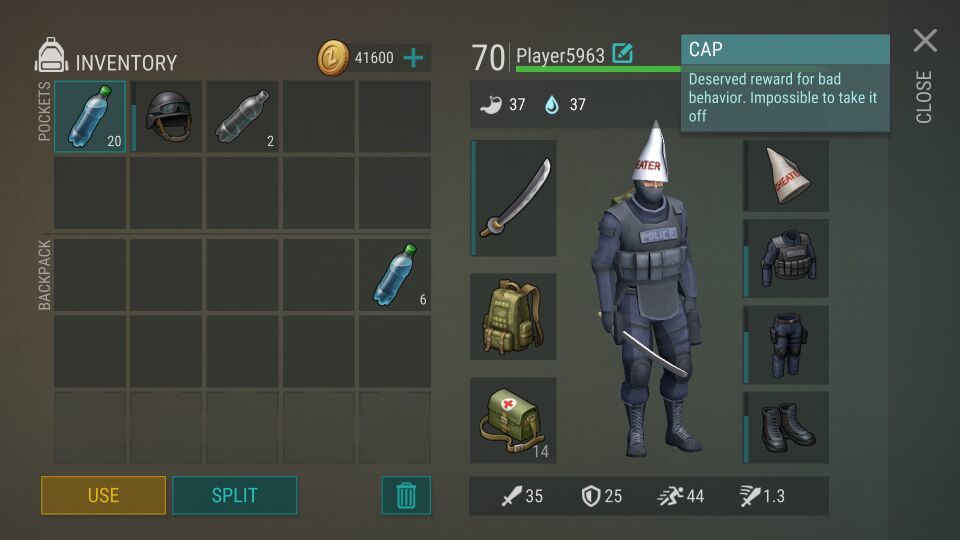
Task: Select the tactical helmet in pockets
Action: click(167, 116)
